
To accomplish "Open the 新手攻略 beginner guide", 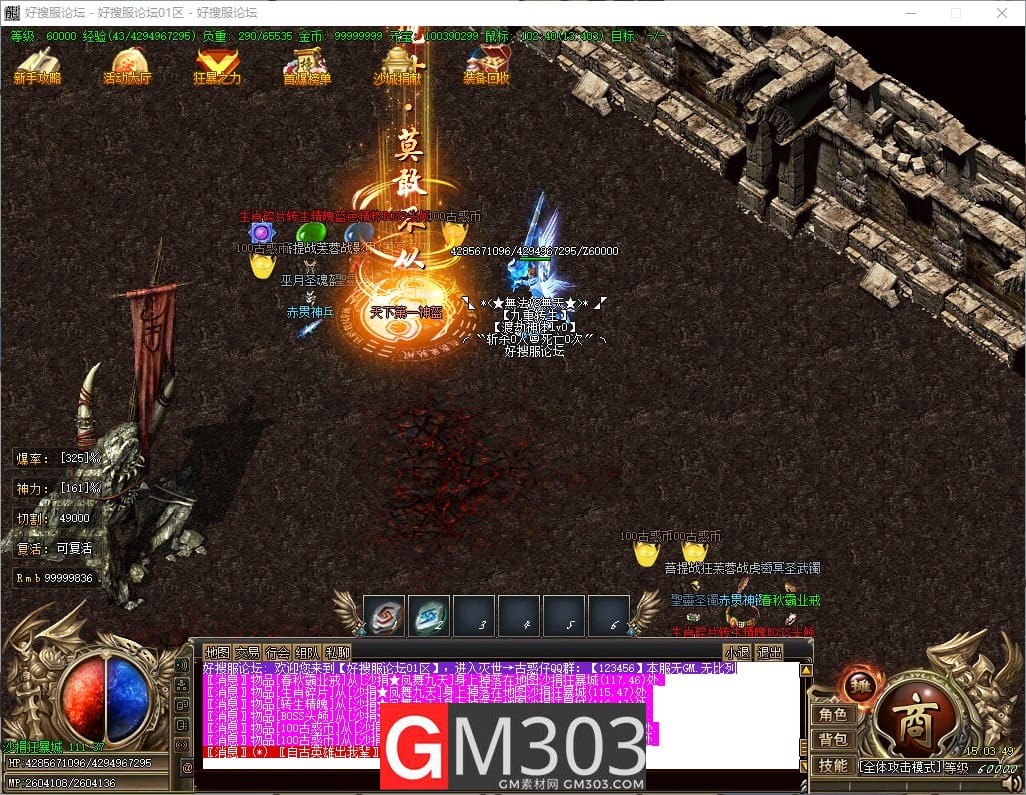I will (37, 66).
